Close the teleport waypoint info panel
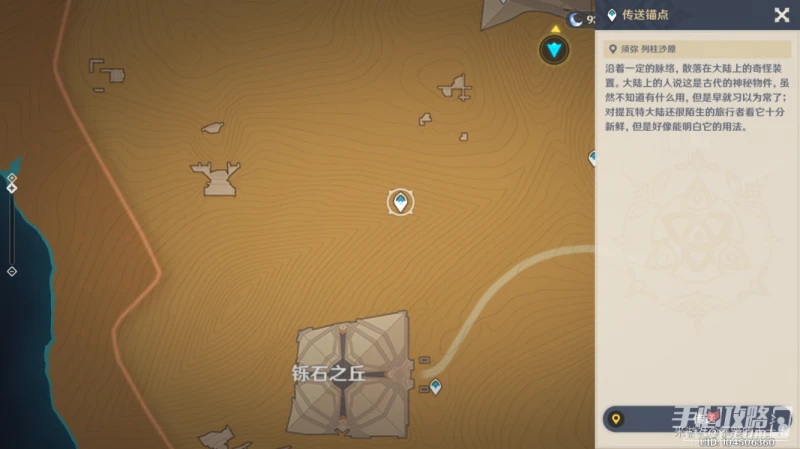800x449 pixels. [781, 15]
